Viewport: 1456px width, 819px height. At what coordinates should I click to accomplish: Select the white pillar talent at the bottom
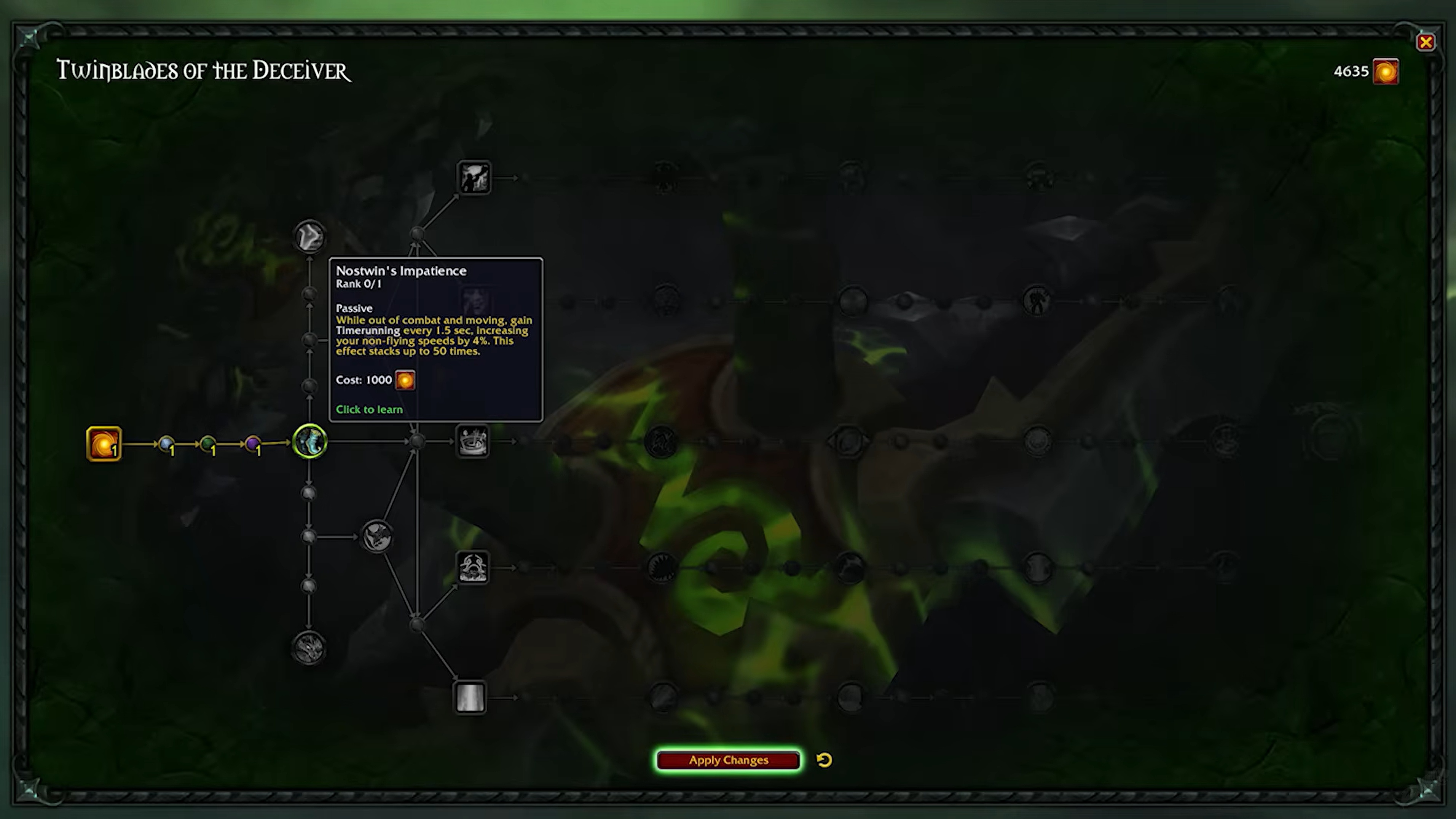pyautogui.click(x=471, y=698)
